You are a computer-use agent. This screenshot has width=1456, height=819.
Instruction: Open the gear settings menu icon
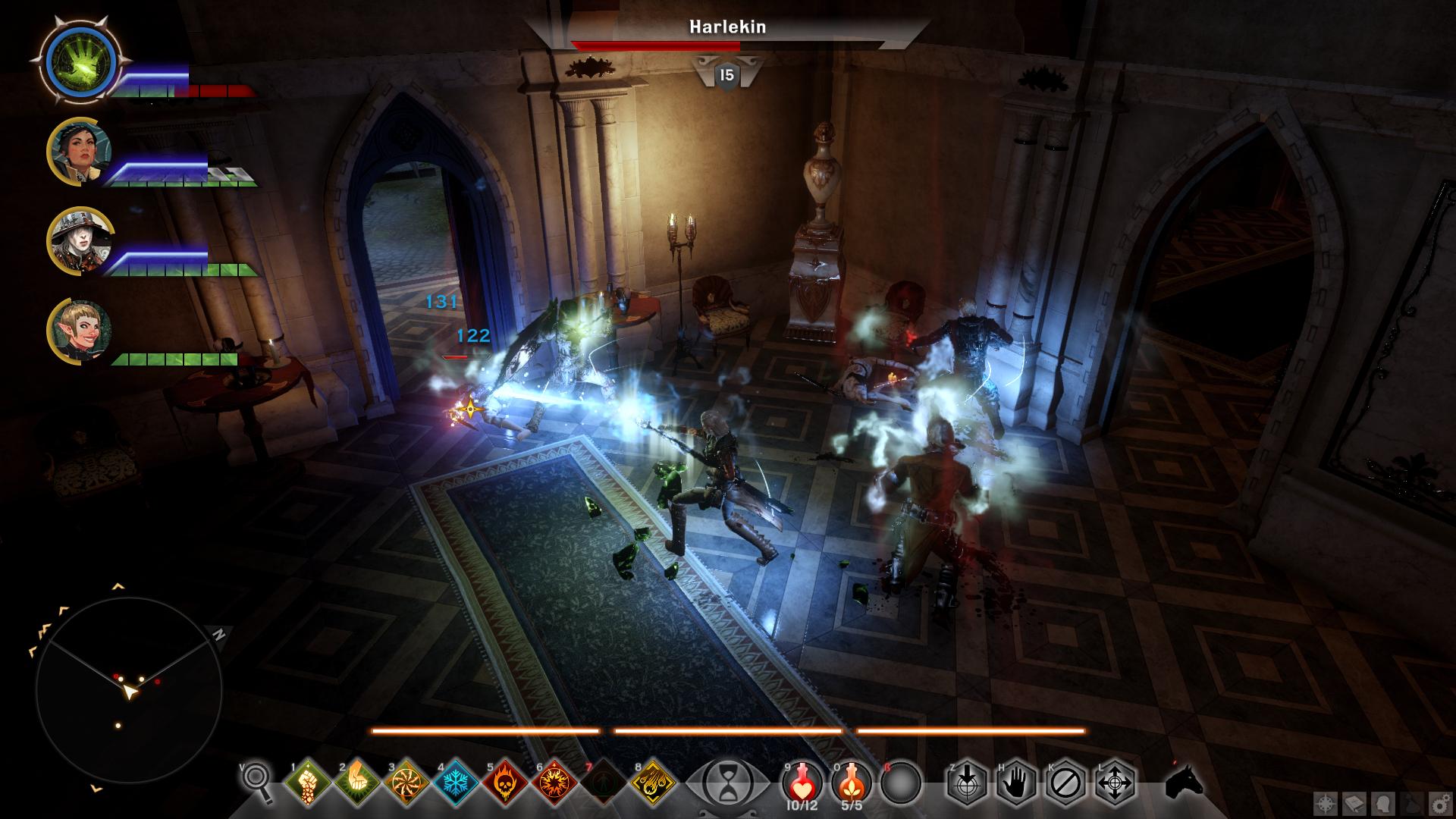point(1438,802)
